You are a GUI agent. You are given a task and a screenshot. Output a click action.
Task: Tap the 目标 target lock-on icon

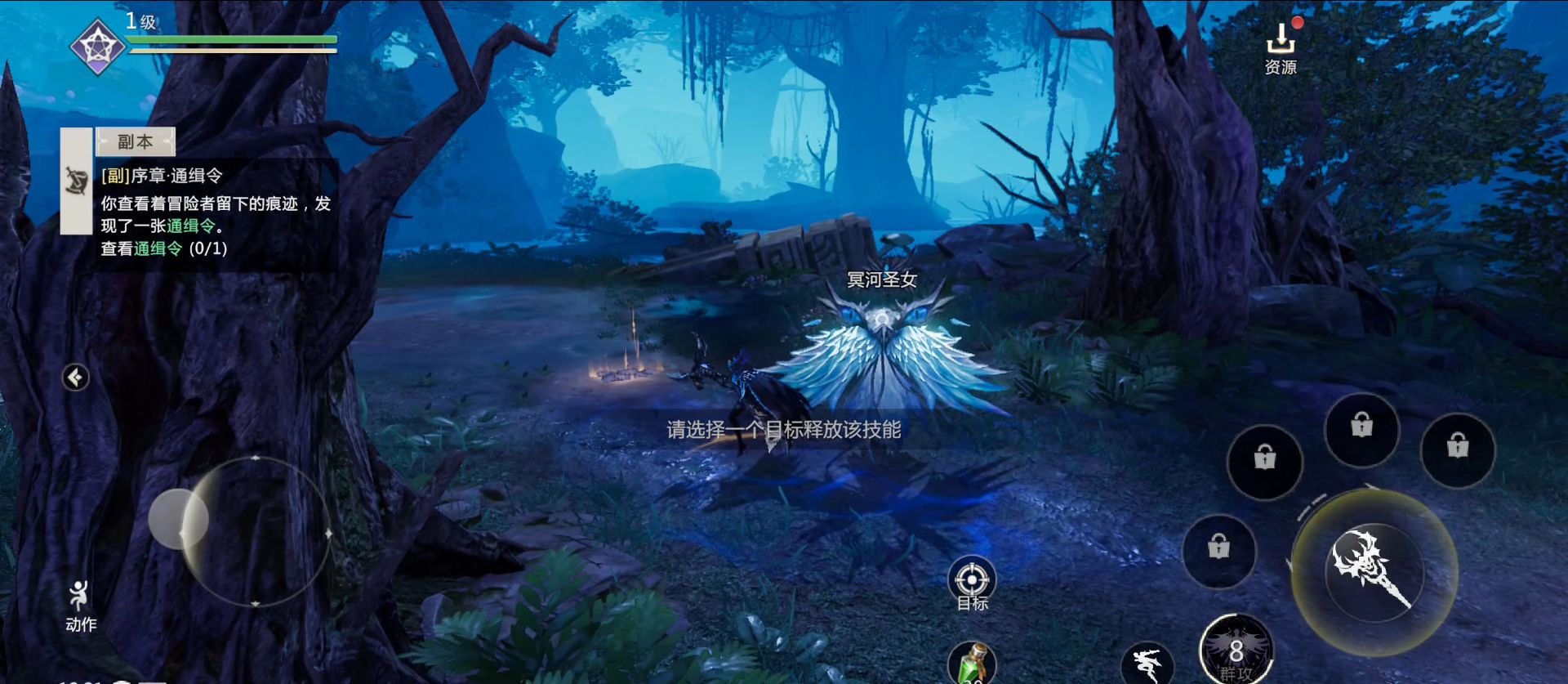tap(971, 581)
